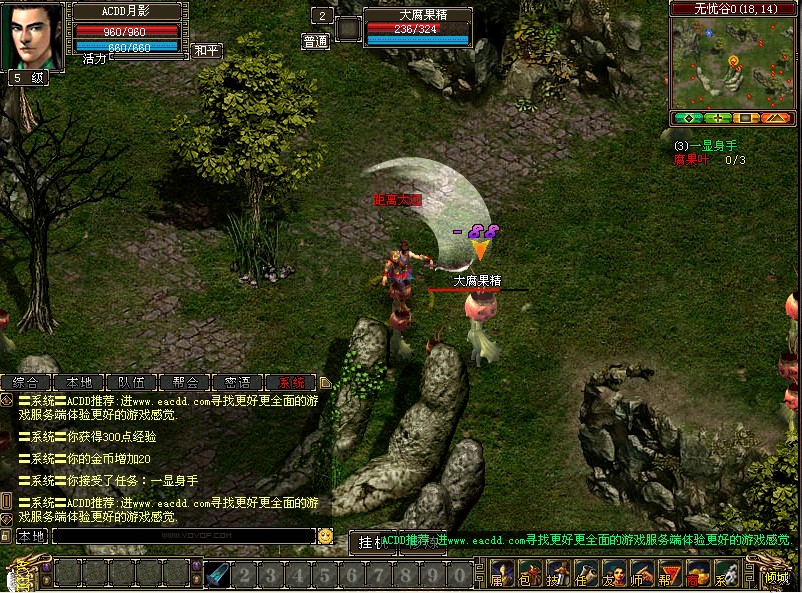This screenshot has height=593, width=802.
Task: Select the player portrait
Action: coord(36,36)
